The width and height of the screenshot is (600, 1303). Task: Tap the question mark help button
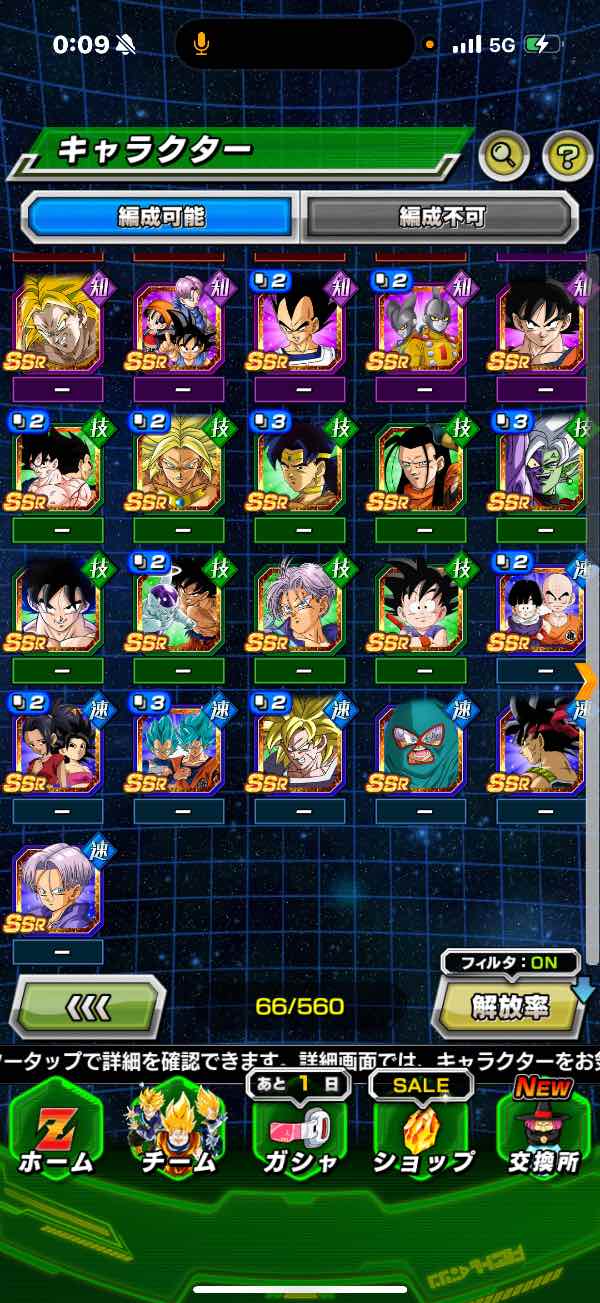click(x=567, y=154)
